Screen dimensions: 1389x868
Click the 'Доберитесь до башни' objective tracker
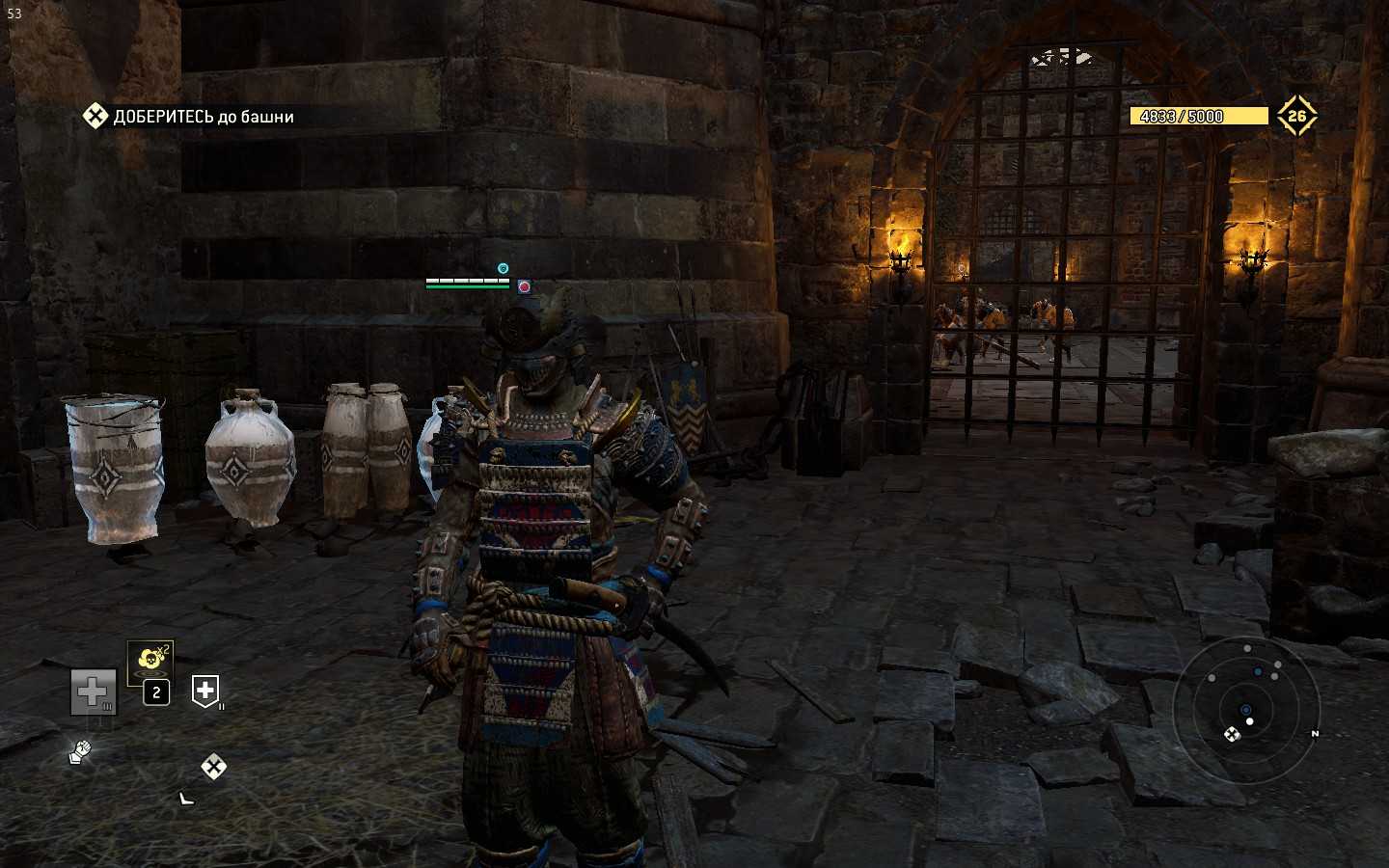pyautogui.click(x=189, y=117)
